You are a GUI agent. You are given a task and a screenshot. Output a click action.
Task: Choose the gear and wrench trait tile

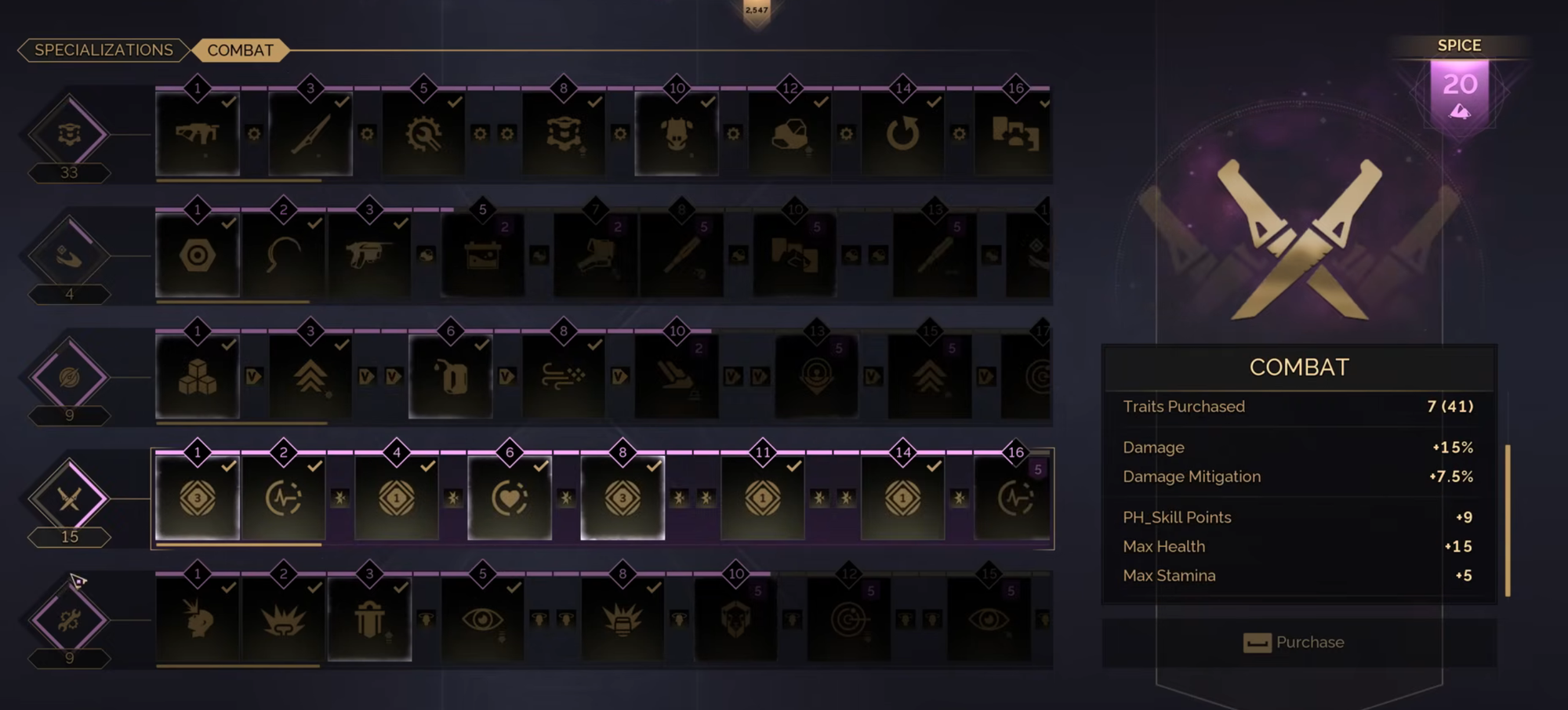tap(423, 134)
